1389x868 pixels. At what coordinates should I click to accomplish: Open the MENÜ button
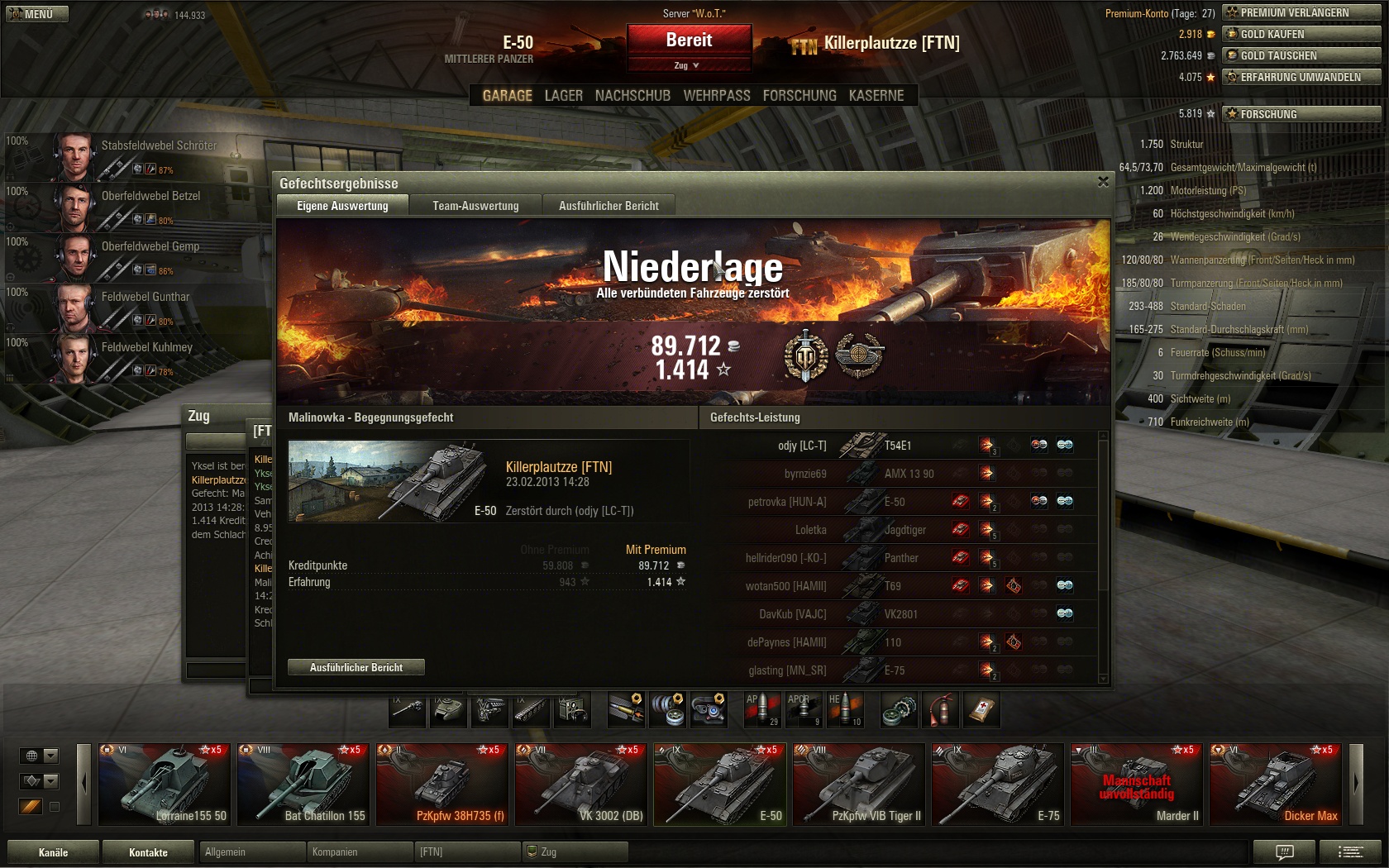point(37,14)
